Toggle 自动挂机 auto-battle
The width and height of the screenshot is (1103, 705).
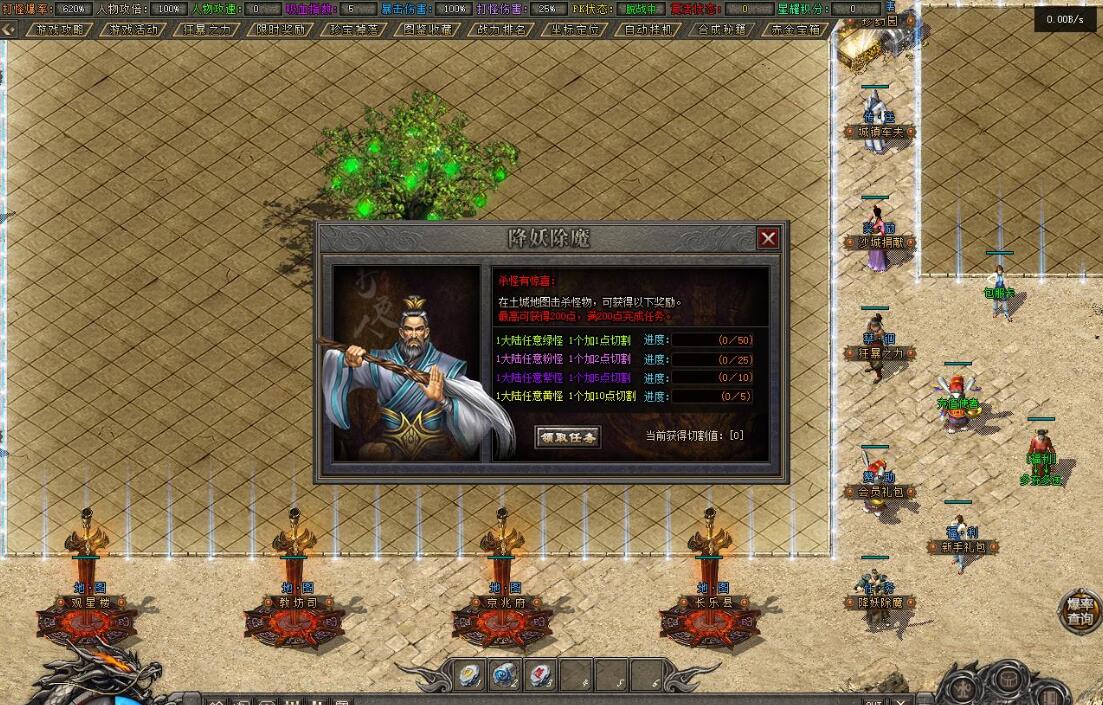(x=649, y=30)
